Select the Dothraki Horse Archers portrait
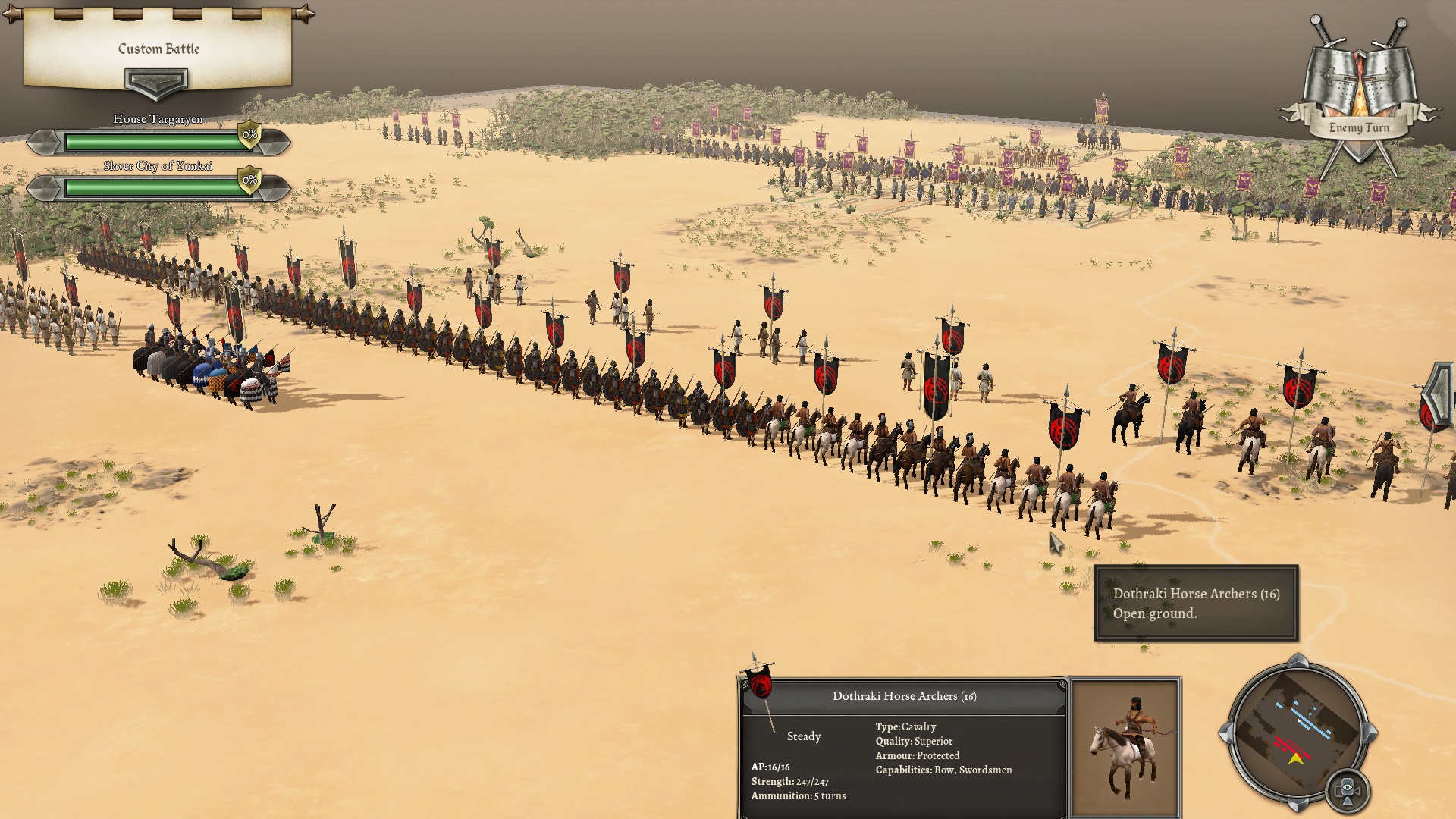 coord(1125,748)
